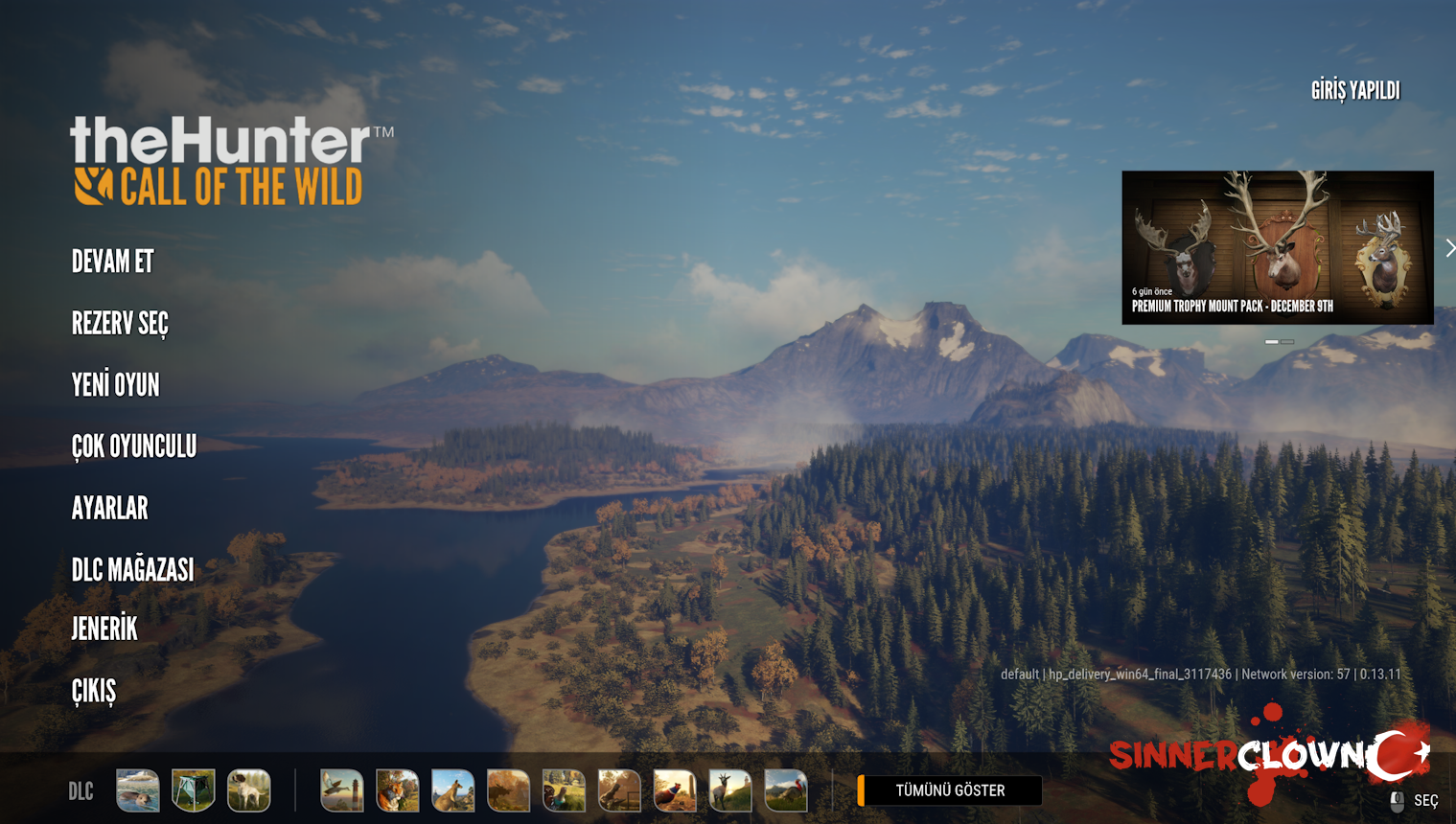Choose the tiger DLC icon
This screenshot has height=824, width=1456.
397,790
